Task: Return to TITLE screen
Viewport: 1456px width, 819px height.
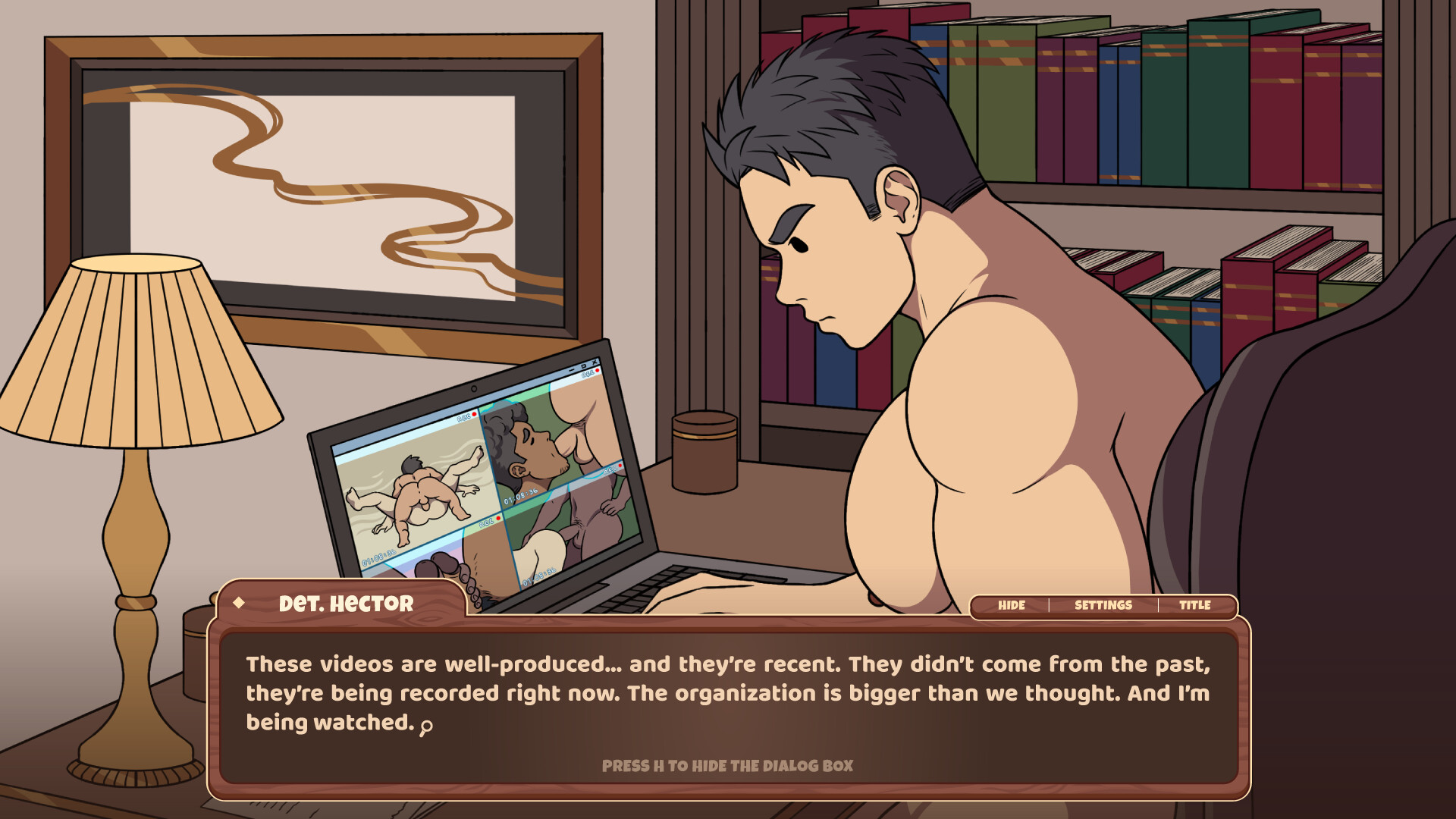Action: point(1197,606)
